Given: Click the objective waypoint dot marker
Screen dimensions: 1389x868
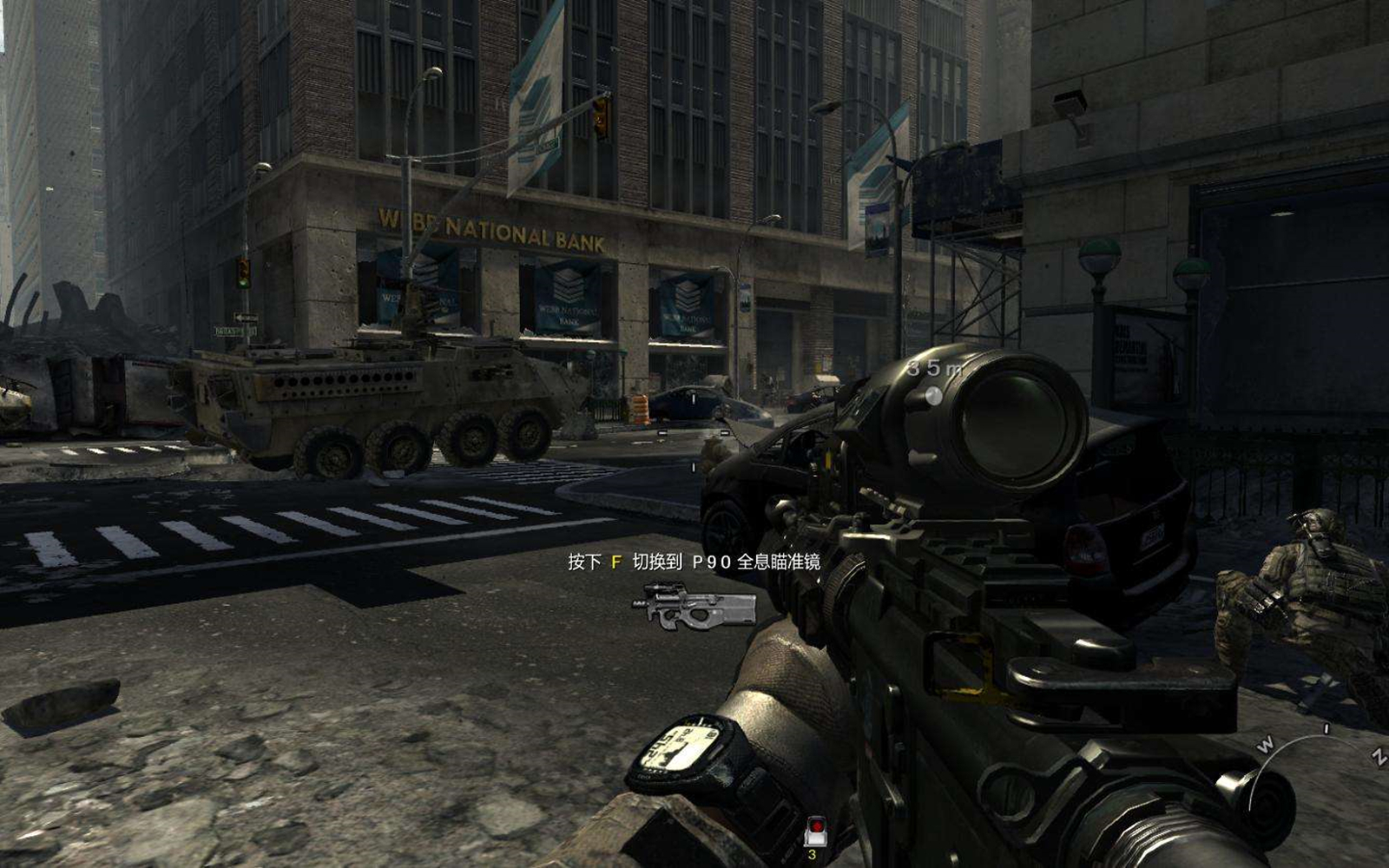Looking at the screenshot, I should coord(933,396).
